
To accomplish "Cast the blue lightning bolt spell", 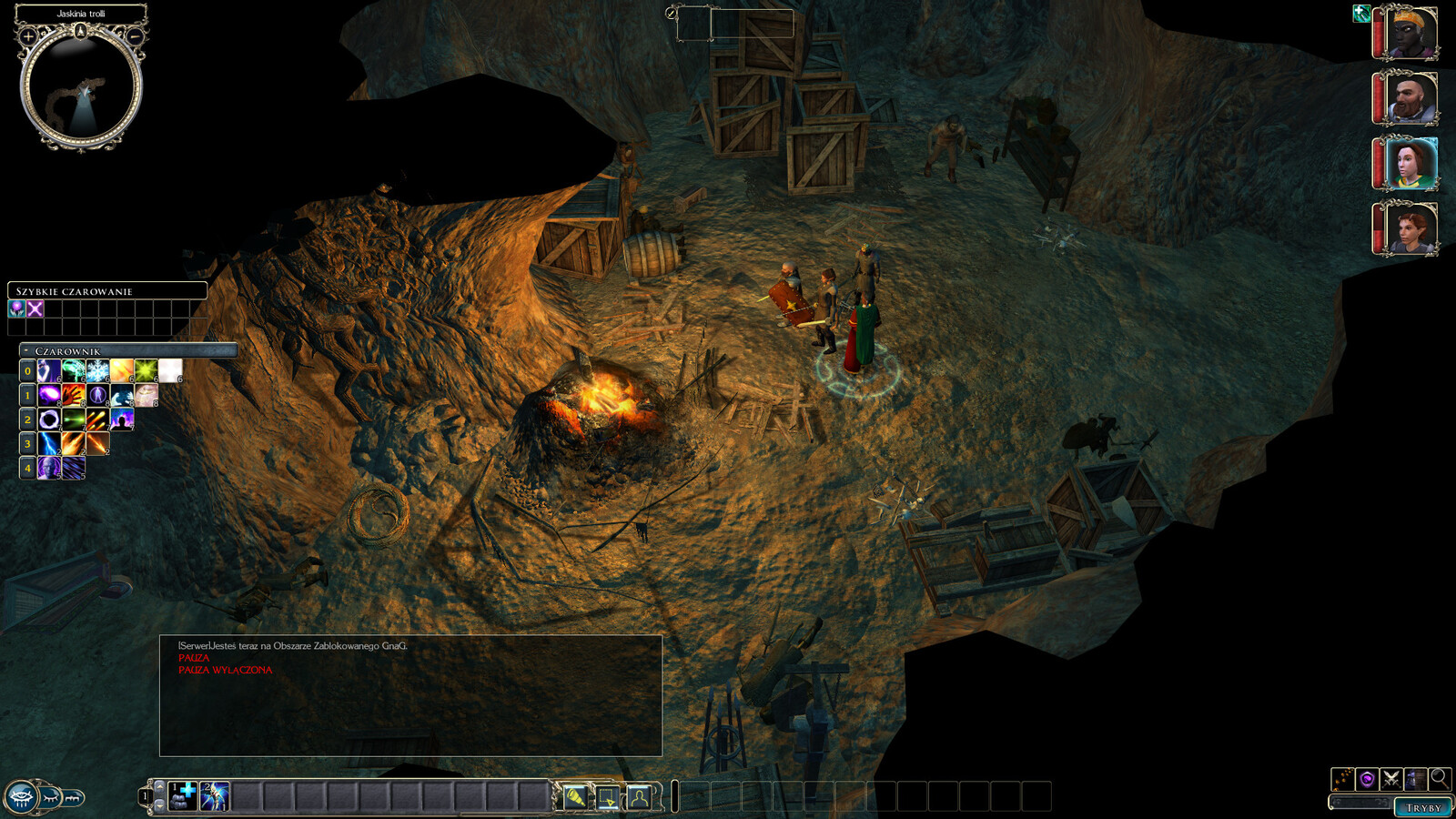I will [49, 444].
